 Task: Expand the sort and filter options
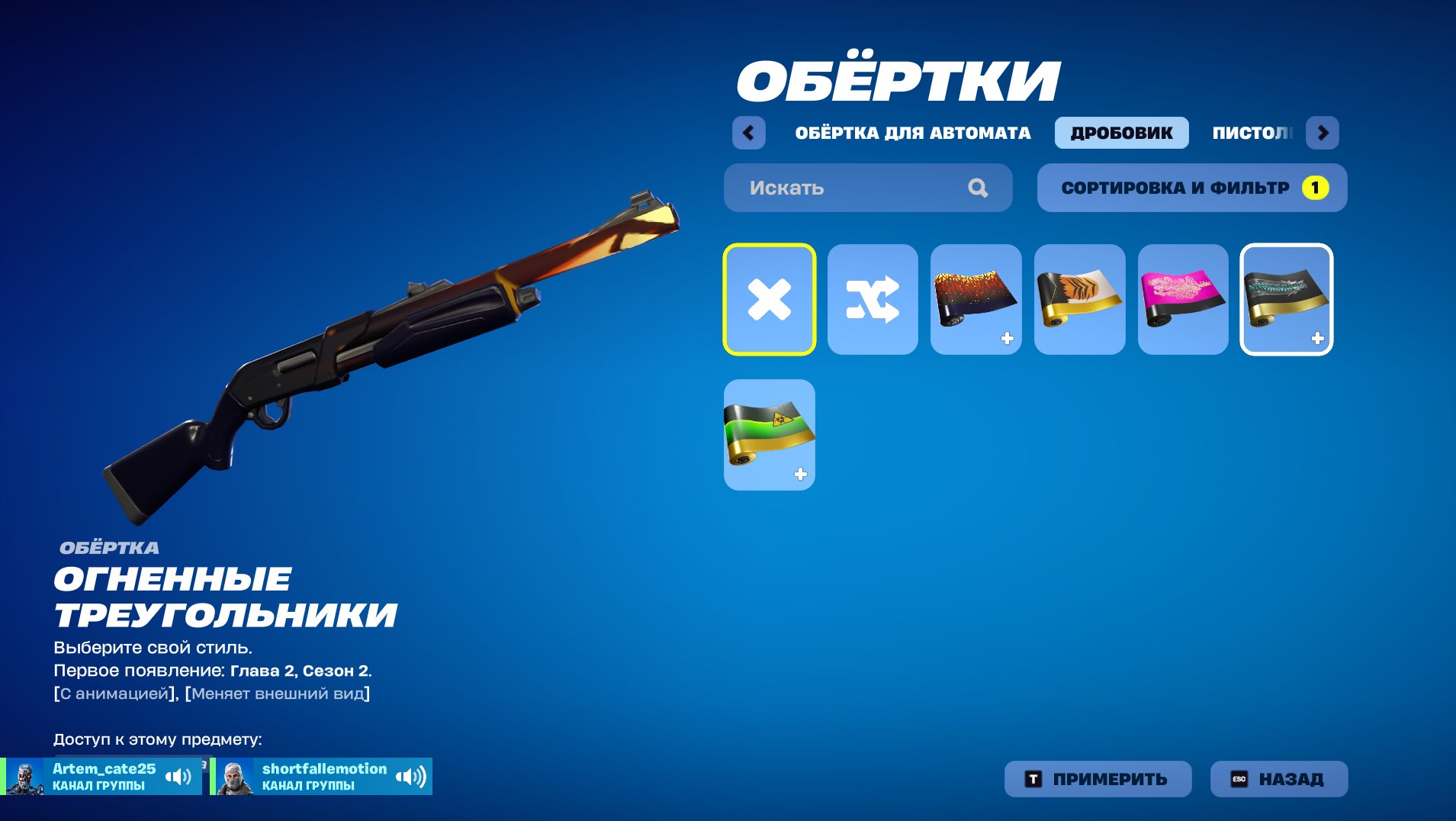tap(1175, 187)
